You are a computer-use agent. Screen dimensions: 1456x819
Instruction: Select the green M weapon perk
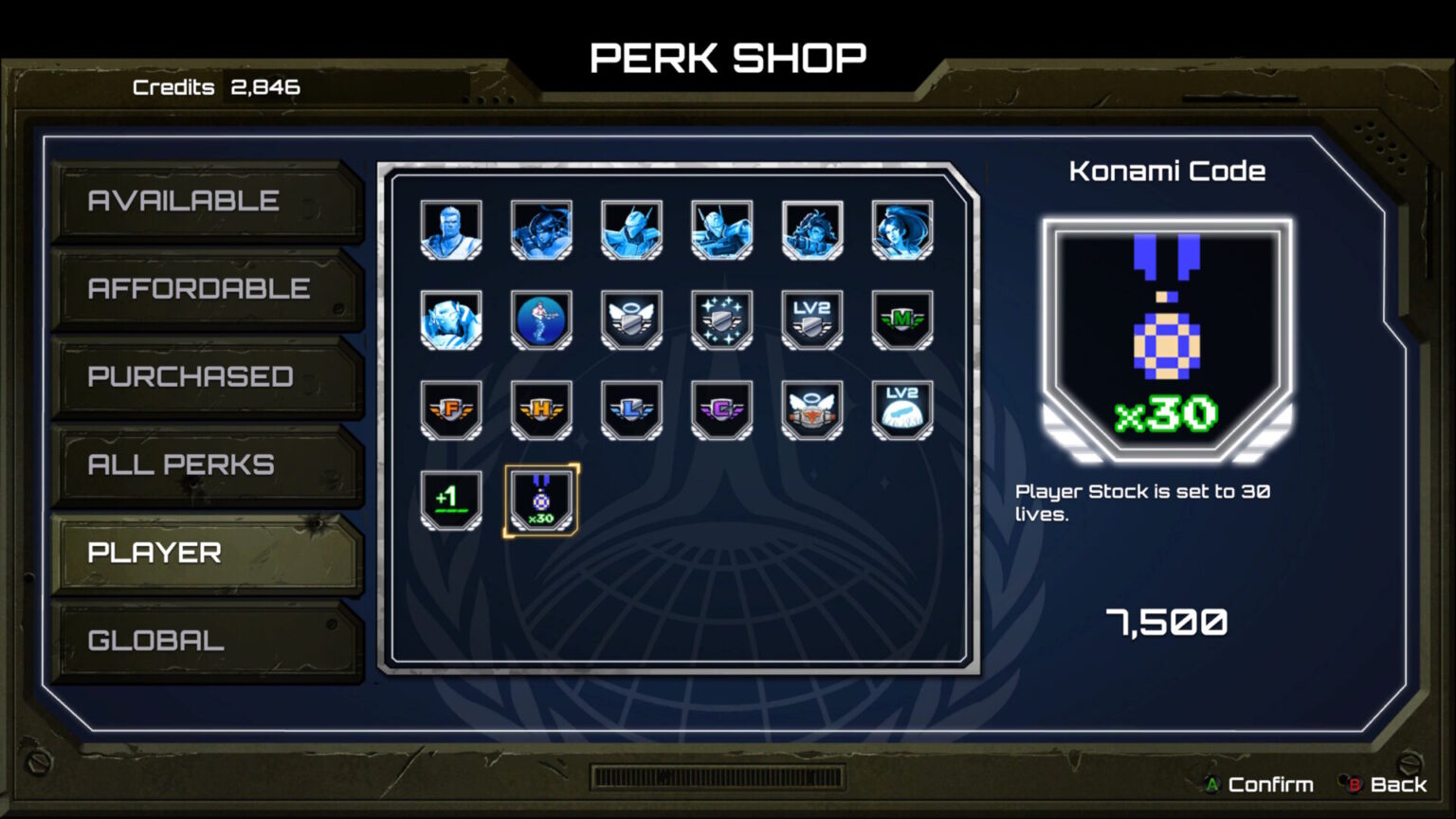click(901, 319)
